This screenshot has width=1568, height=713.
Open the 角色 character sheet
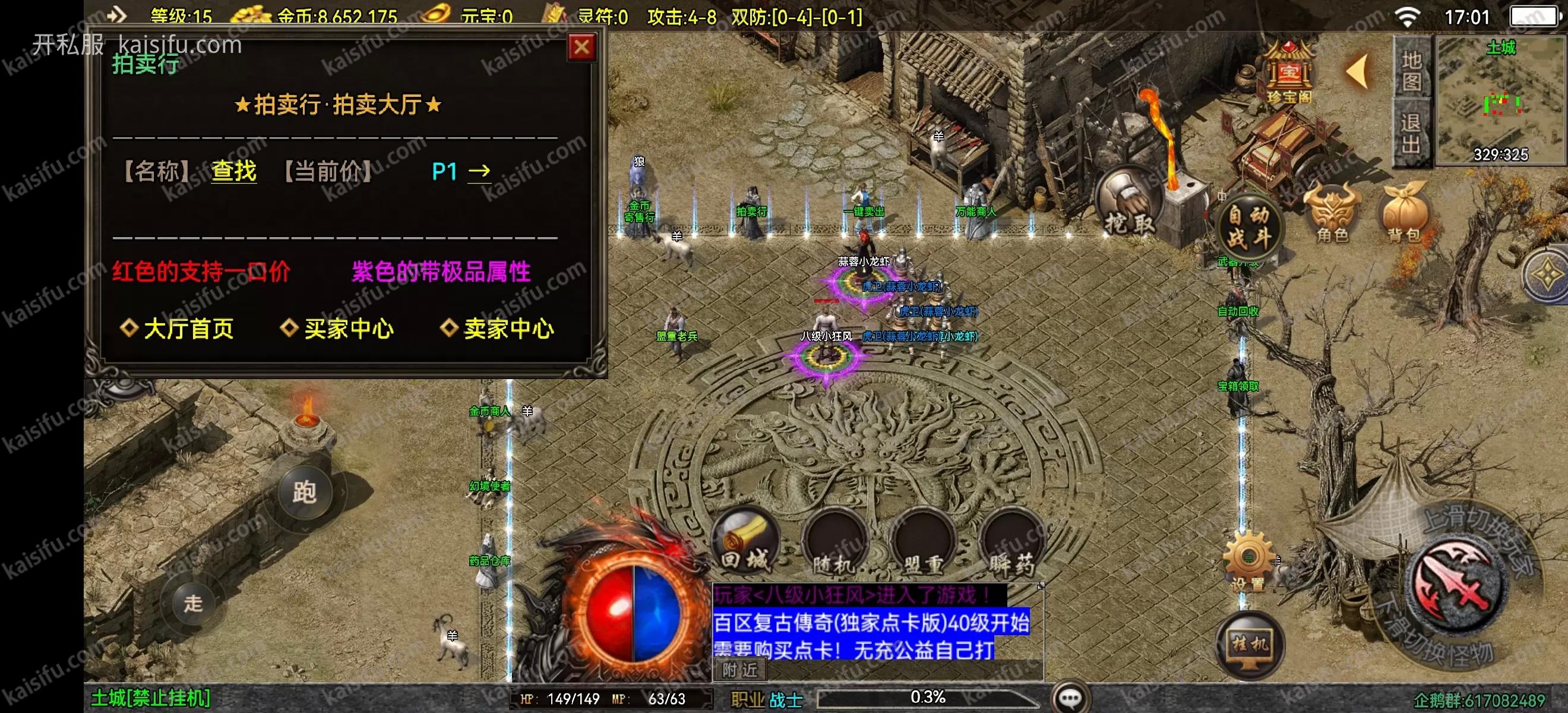click(x=1333, y=214)
